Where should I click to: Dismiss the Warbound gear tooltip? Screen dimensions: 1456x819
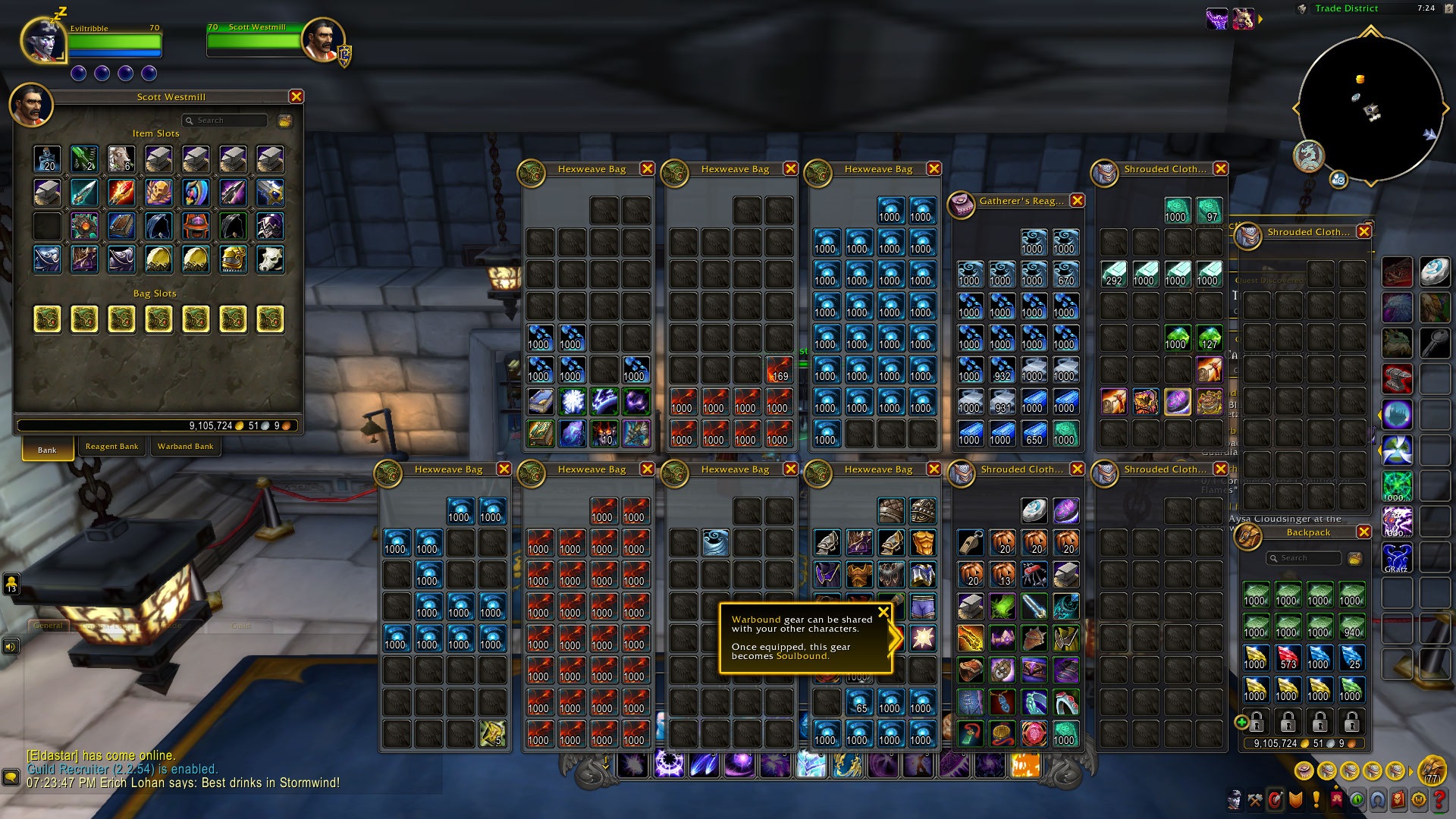883,612
